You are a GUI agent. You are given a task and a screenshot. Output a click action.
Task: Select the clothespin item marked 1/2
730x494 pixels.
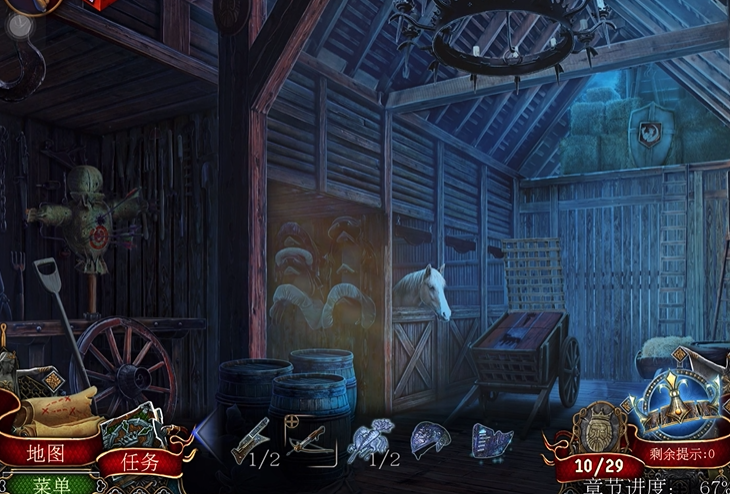tap(252, 440)
